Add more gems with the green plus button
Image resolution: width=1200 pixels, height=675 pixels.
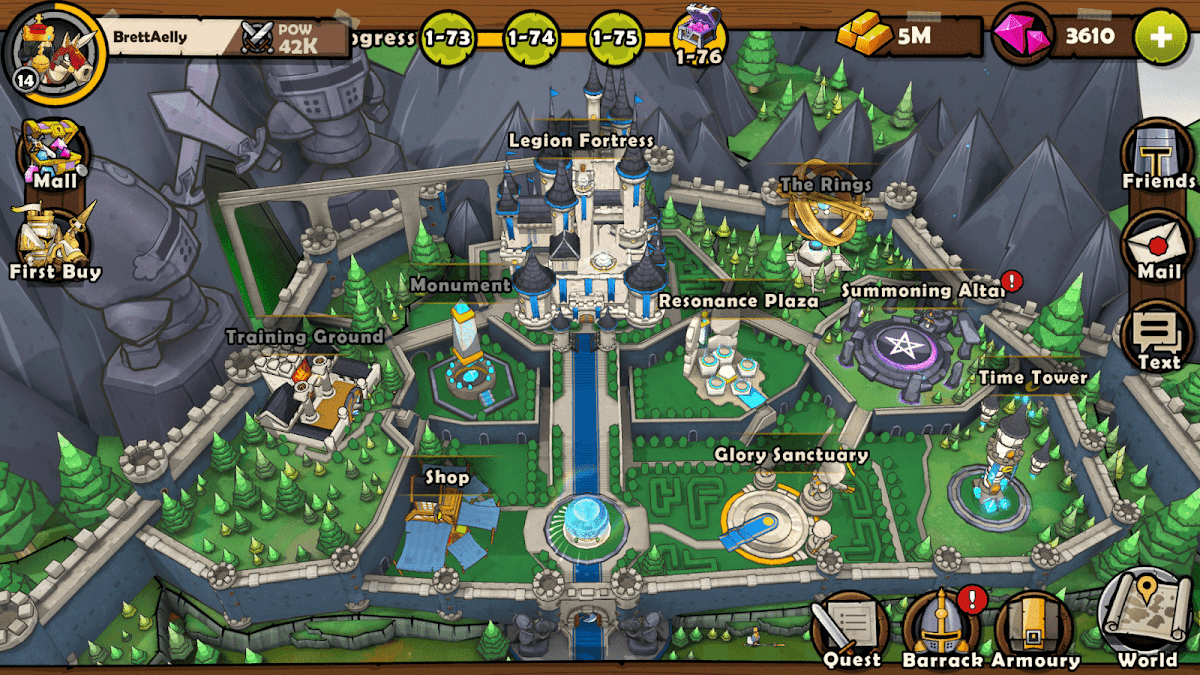click(1161, 37)
